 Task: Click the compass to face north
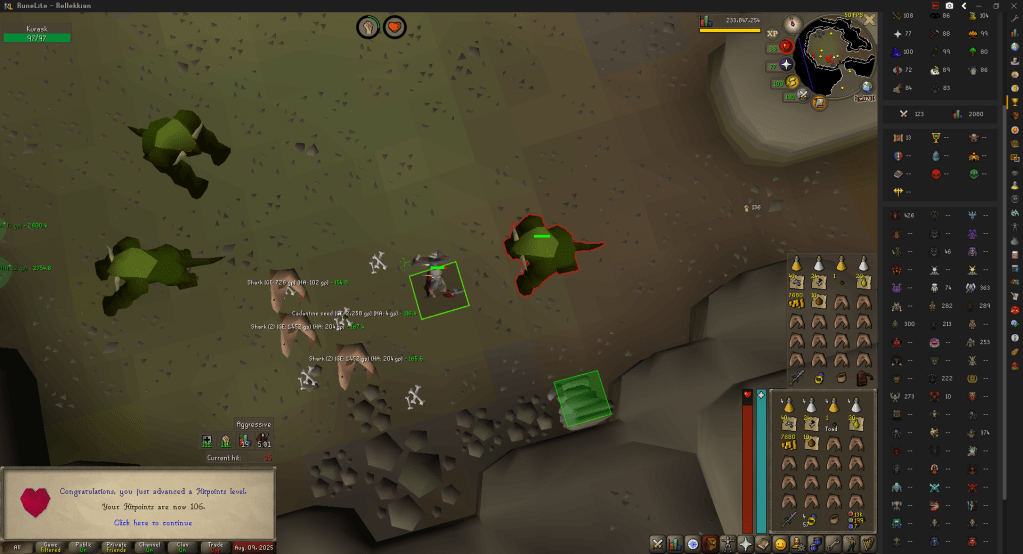point(792,22)
